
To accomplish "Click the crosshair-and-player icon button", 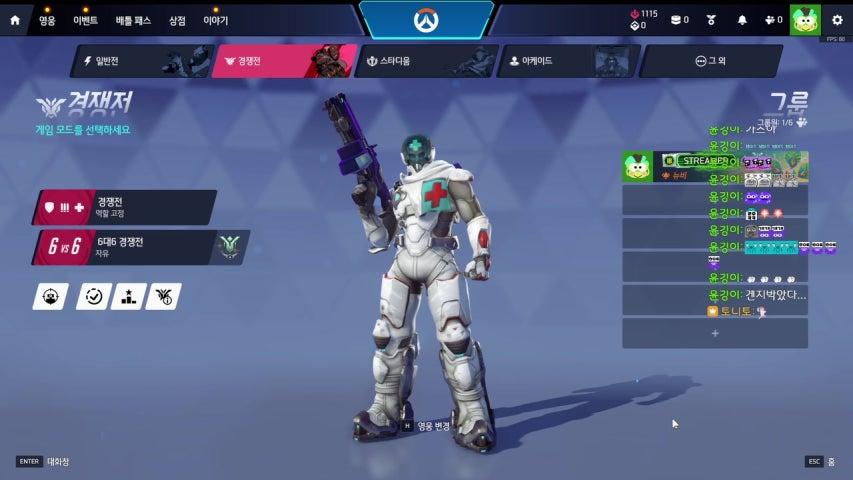I will tap(51, 296).
